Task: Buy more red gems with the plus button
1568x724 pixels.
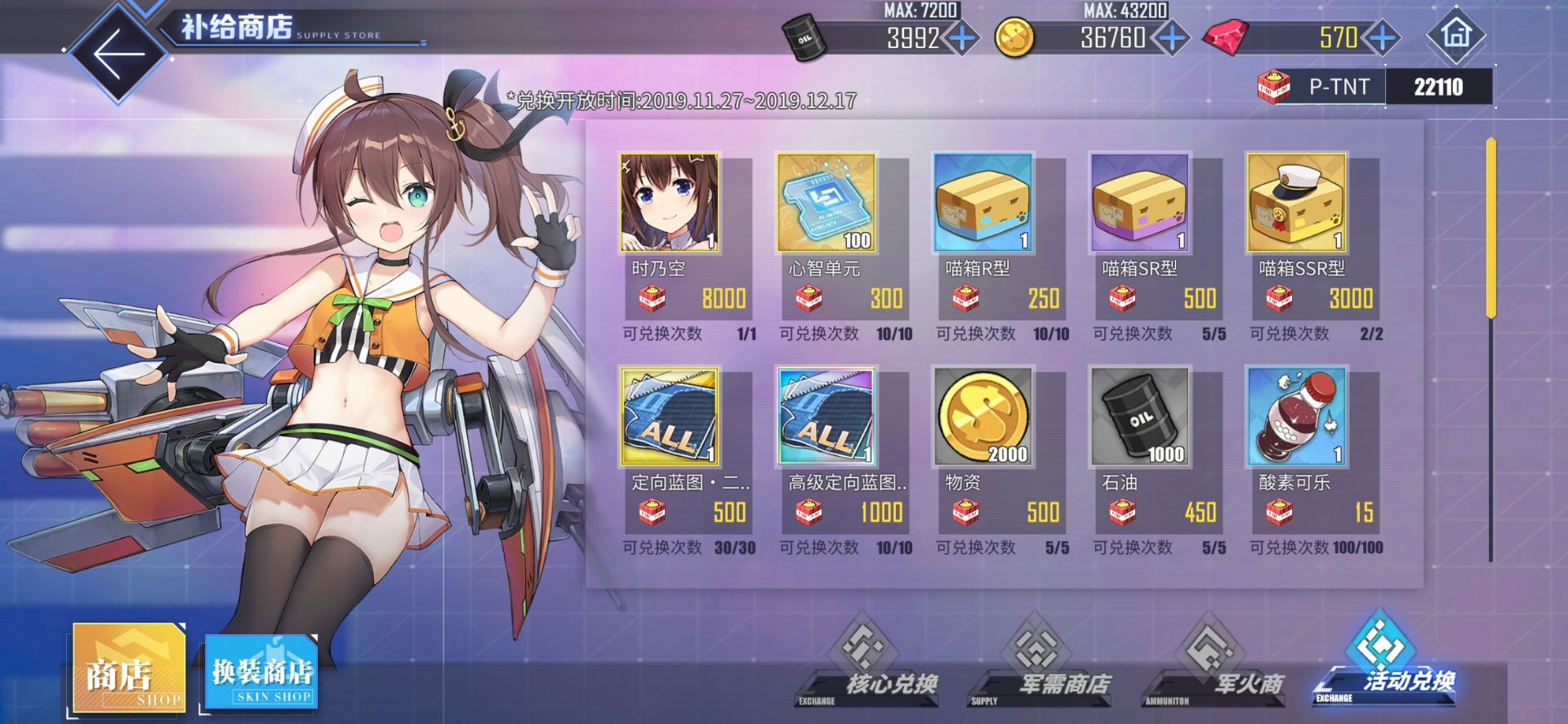Action: 1382,38
